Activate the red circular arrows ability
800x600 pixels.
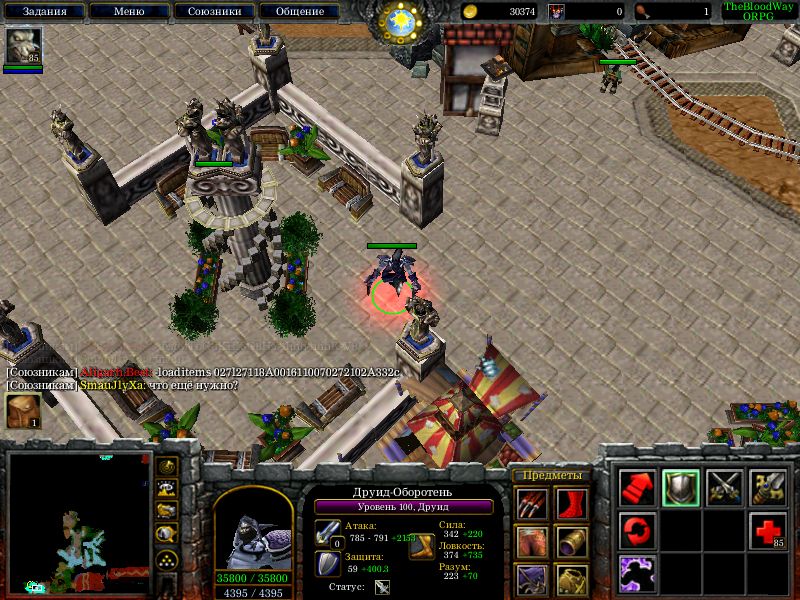pyautogui.click(x=637, y=529)
